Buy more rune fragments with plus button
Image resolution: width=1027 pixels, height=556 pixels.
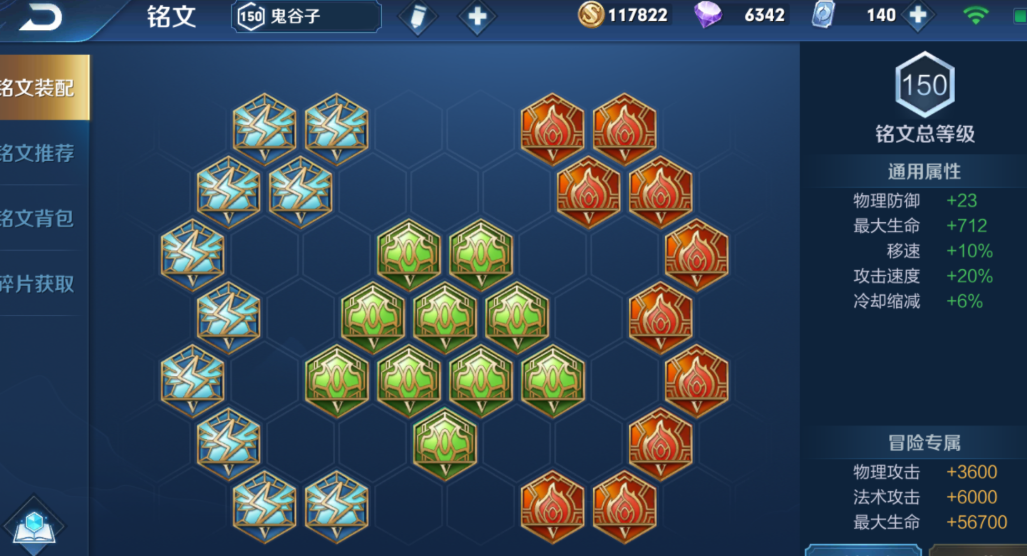click(916, 16)
